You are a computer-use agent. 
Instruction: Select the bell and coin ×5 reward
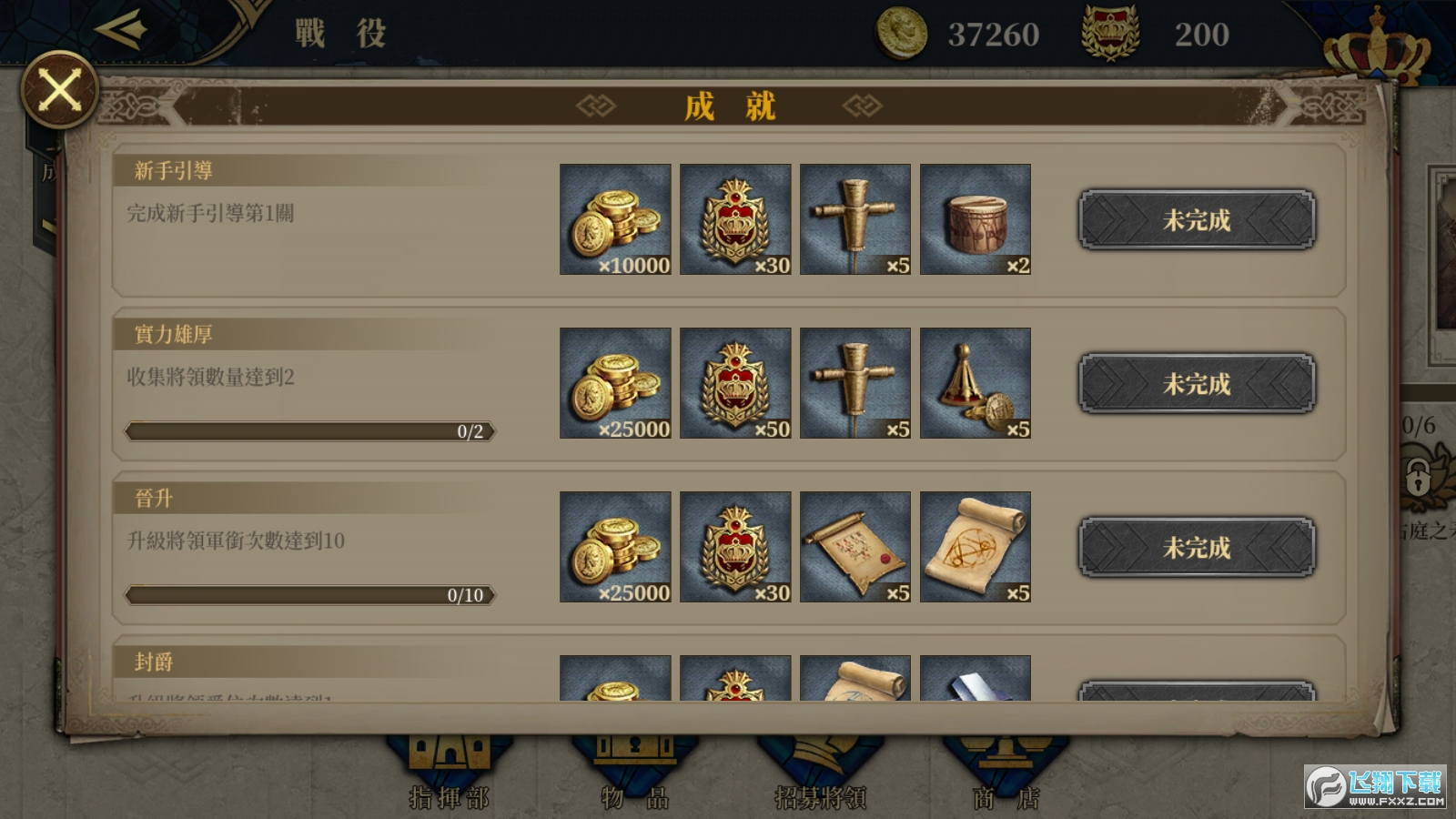(x=975, y=383)
